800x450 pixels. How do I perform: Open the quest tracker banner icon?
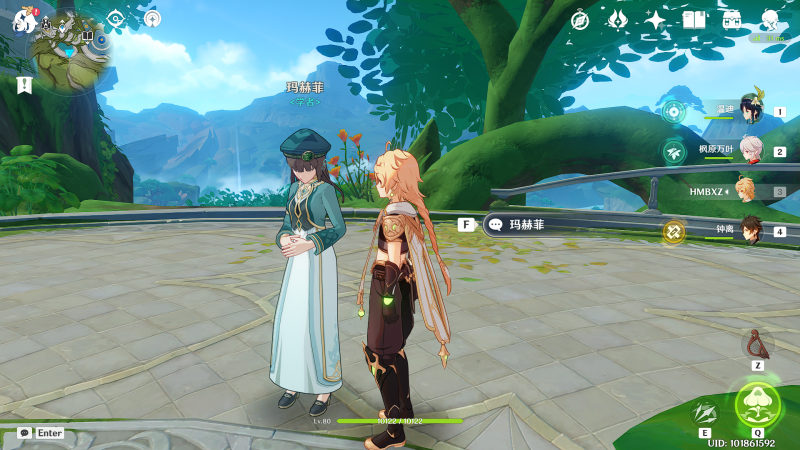(24, 85)
